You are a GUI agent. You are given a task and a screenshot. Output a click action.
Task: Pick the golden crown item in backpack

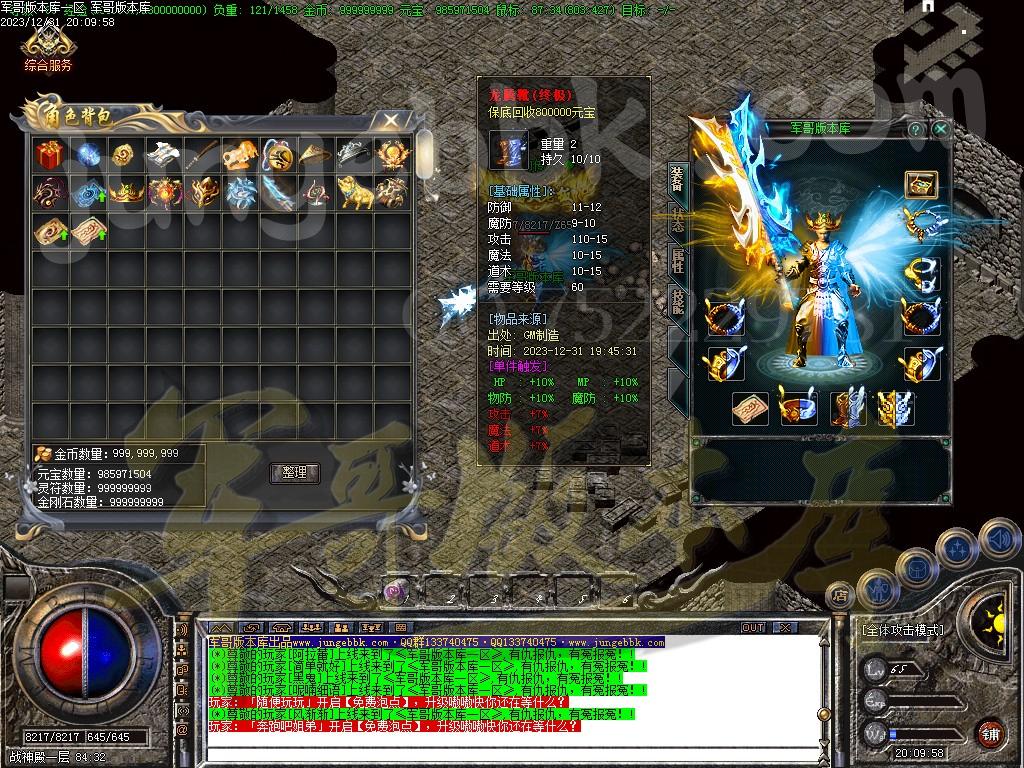pyautogui.click(x=128, y=192)
